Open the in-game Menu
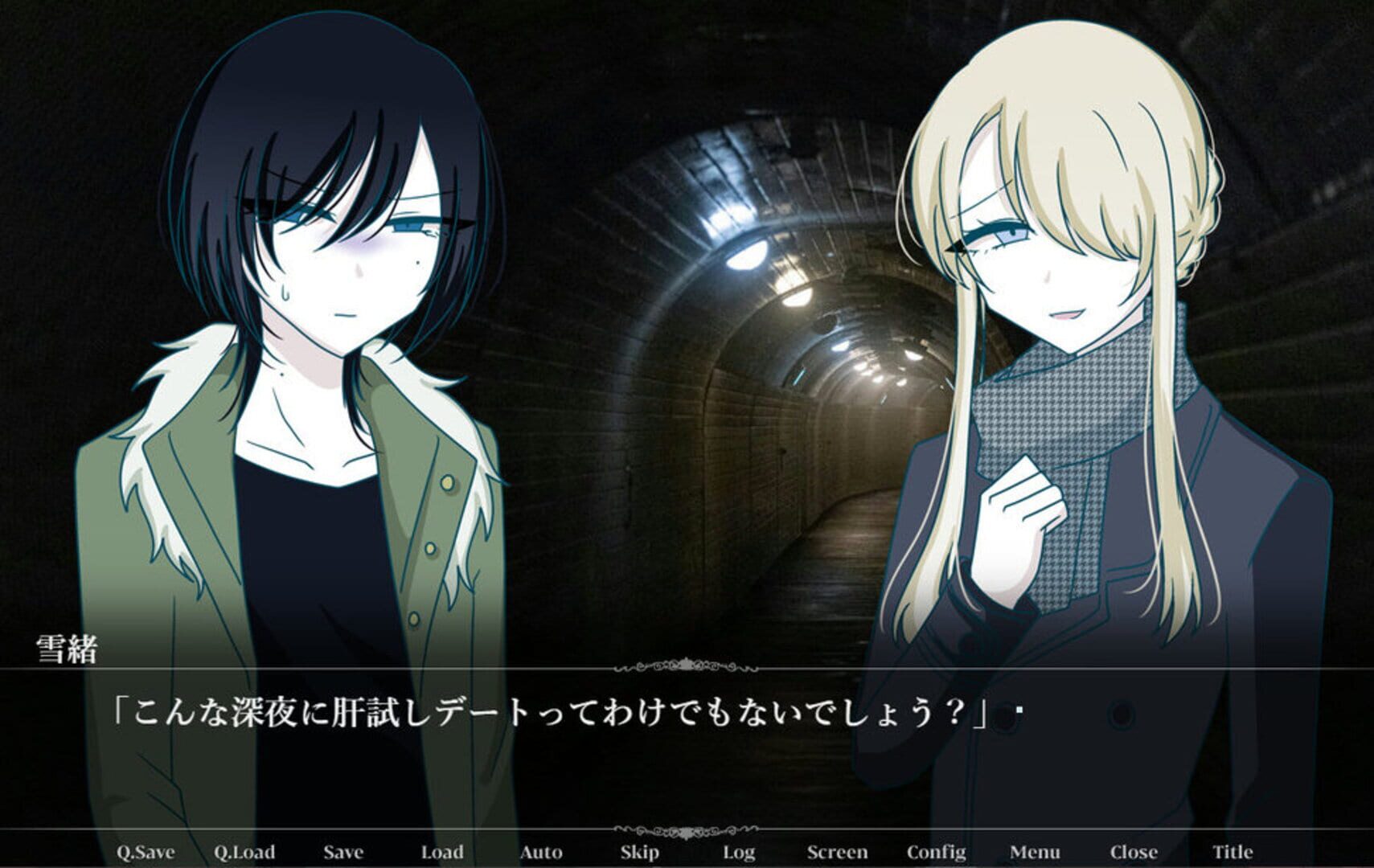 [1036, 850]
